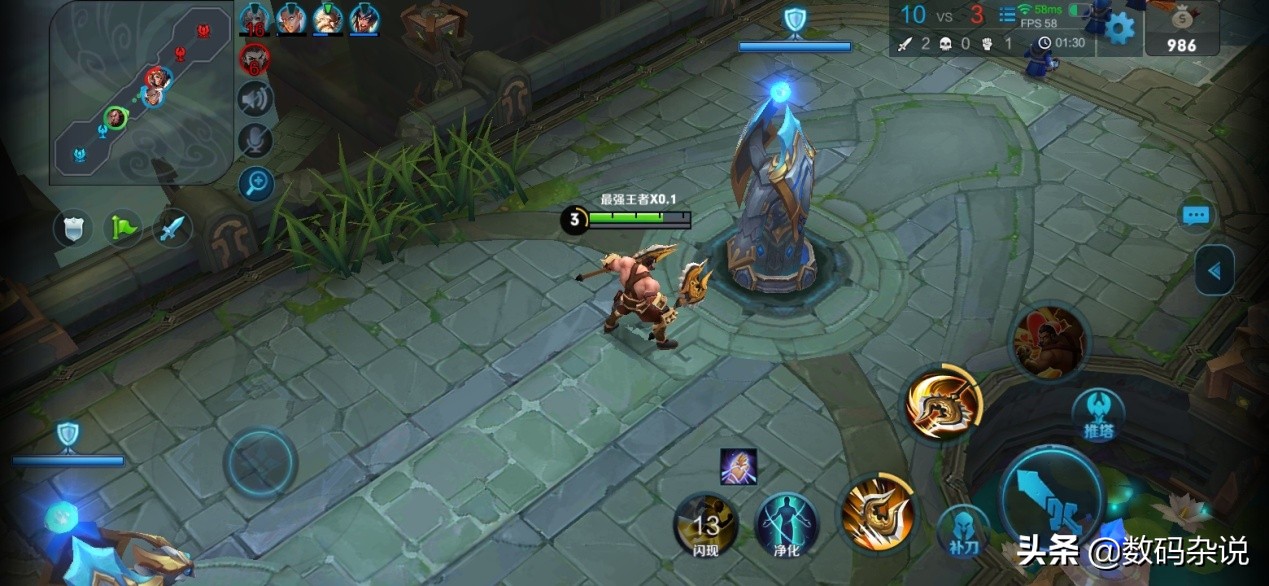The image size is (1269, 586).
Task: Click the minimap
Action: (141, 92)
